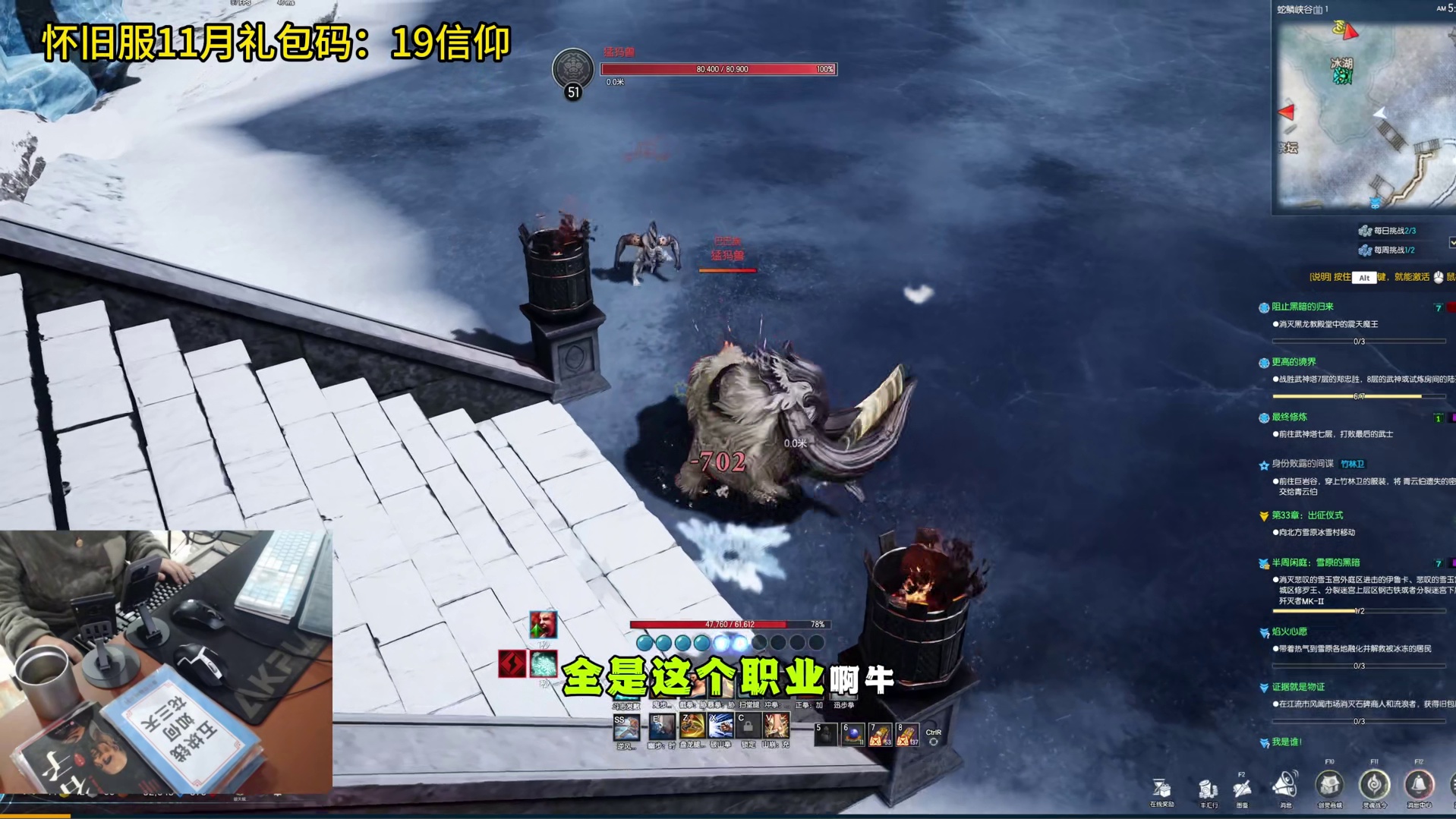Viewport: 1456px width, 819px height.
Task: Select the 证据就是物证 quest entry
Action: pos(1297,687)
